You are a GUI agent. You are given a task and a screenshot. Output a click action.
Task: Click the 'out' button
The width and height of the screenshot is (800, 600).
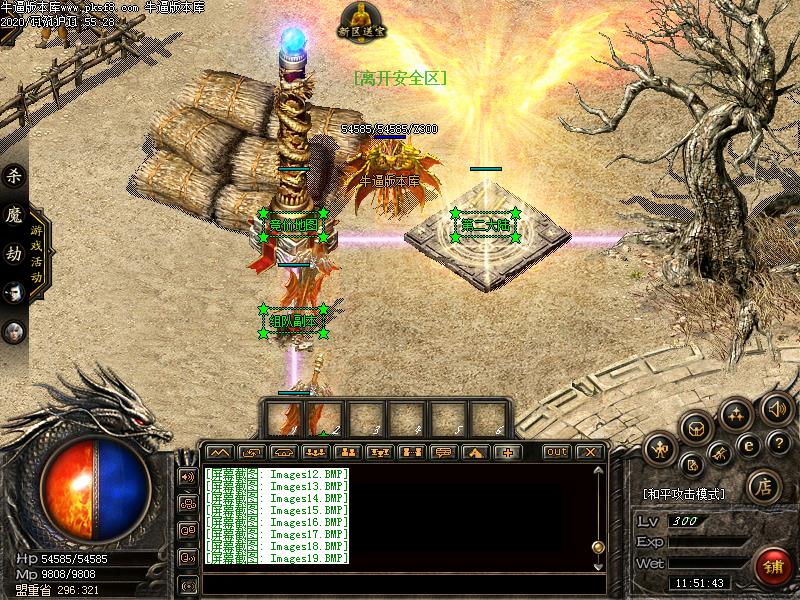[x=557, y=452]
